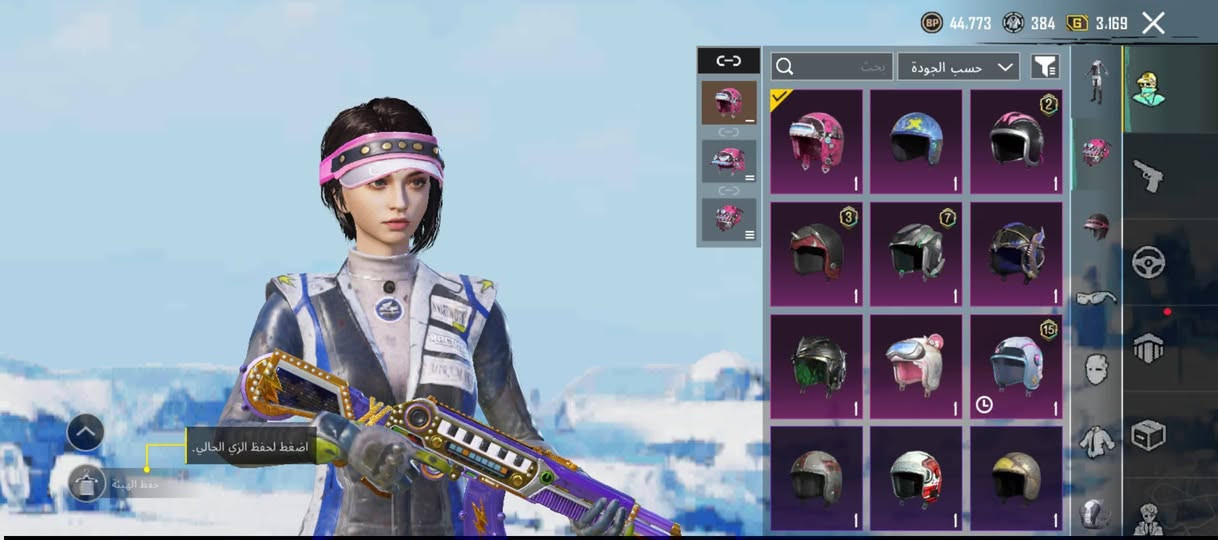
Task: Select the pink bear-ear goggles helmet
Action: (916, 366)
